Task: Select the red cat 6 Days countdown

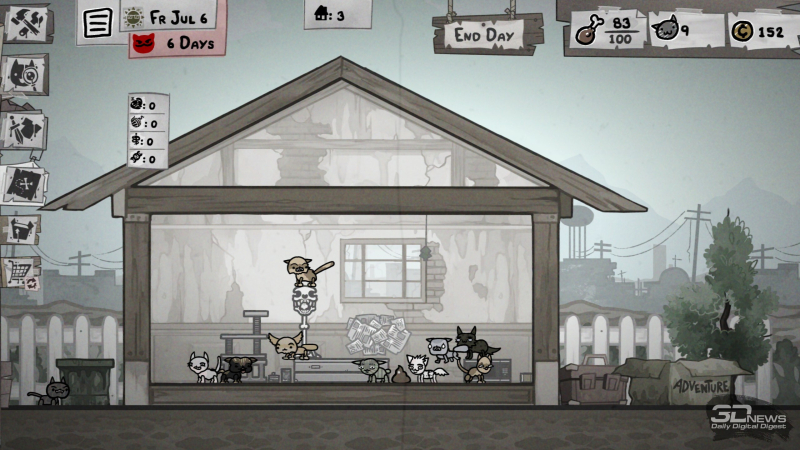Action: click(176, 43)
